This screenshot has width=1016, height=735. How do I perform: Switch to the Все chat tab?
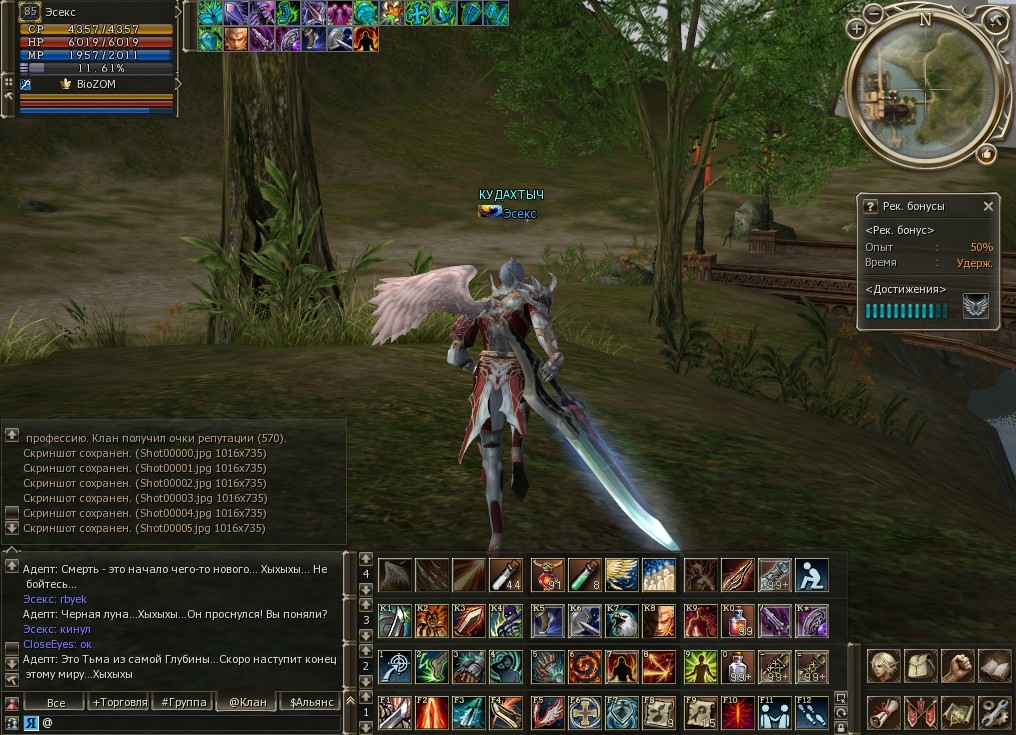click(x=56, y=702)
